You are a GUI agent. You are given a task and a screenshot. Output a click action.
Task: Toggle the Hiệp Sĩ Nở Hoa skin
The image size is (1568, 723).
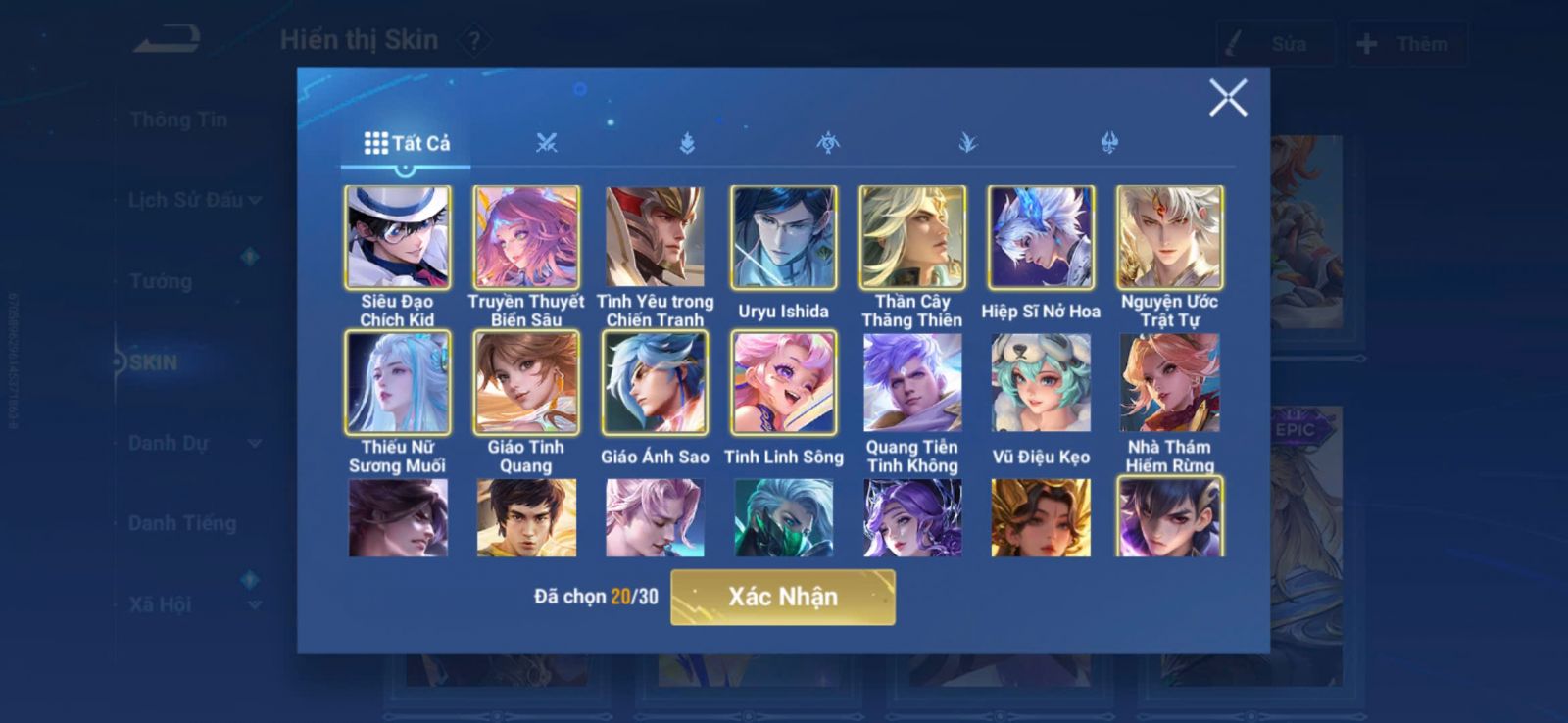(x=1041, y=237)
